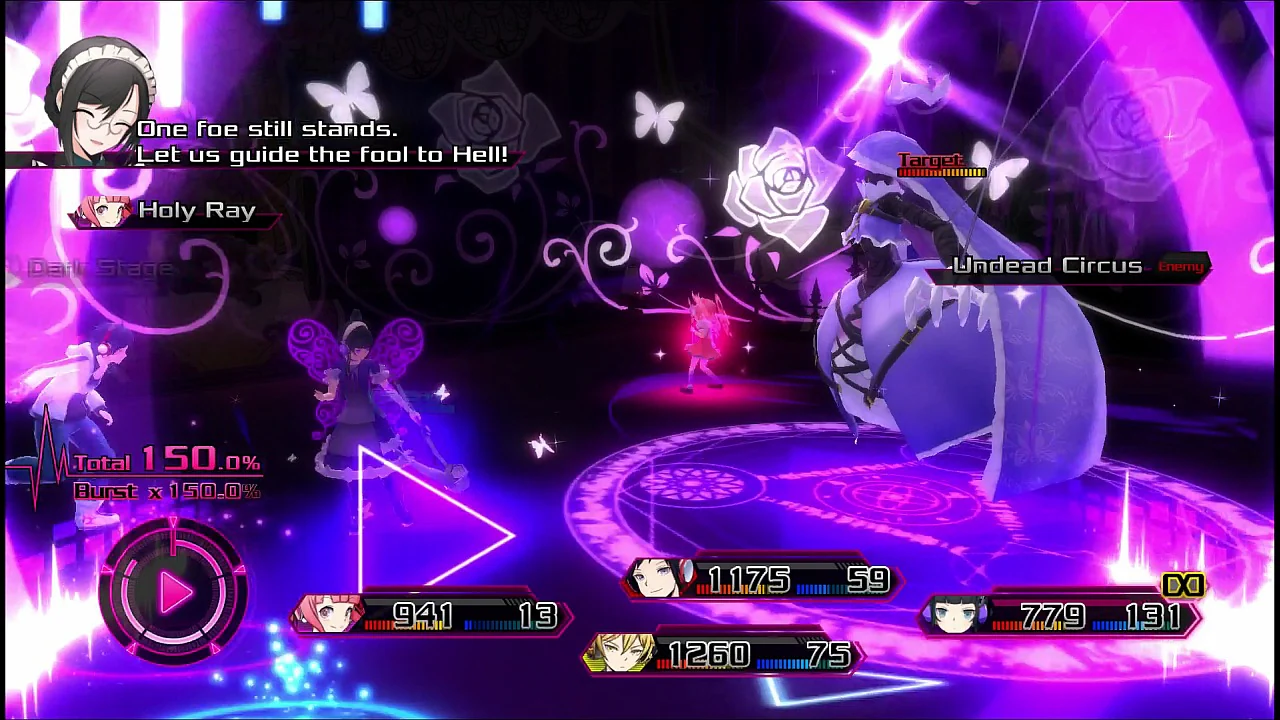Click the pink-haired girl's portrait beside 941
Screen dimensions: 1280x720
(328, 614)
